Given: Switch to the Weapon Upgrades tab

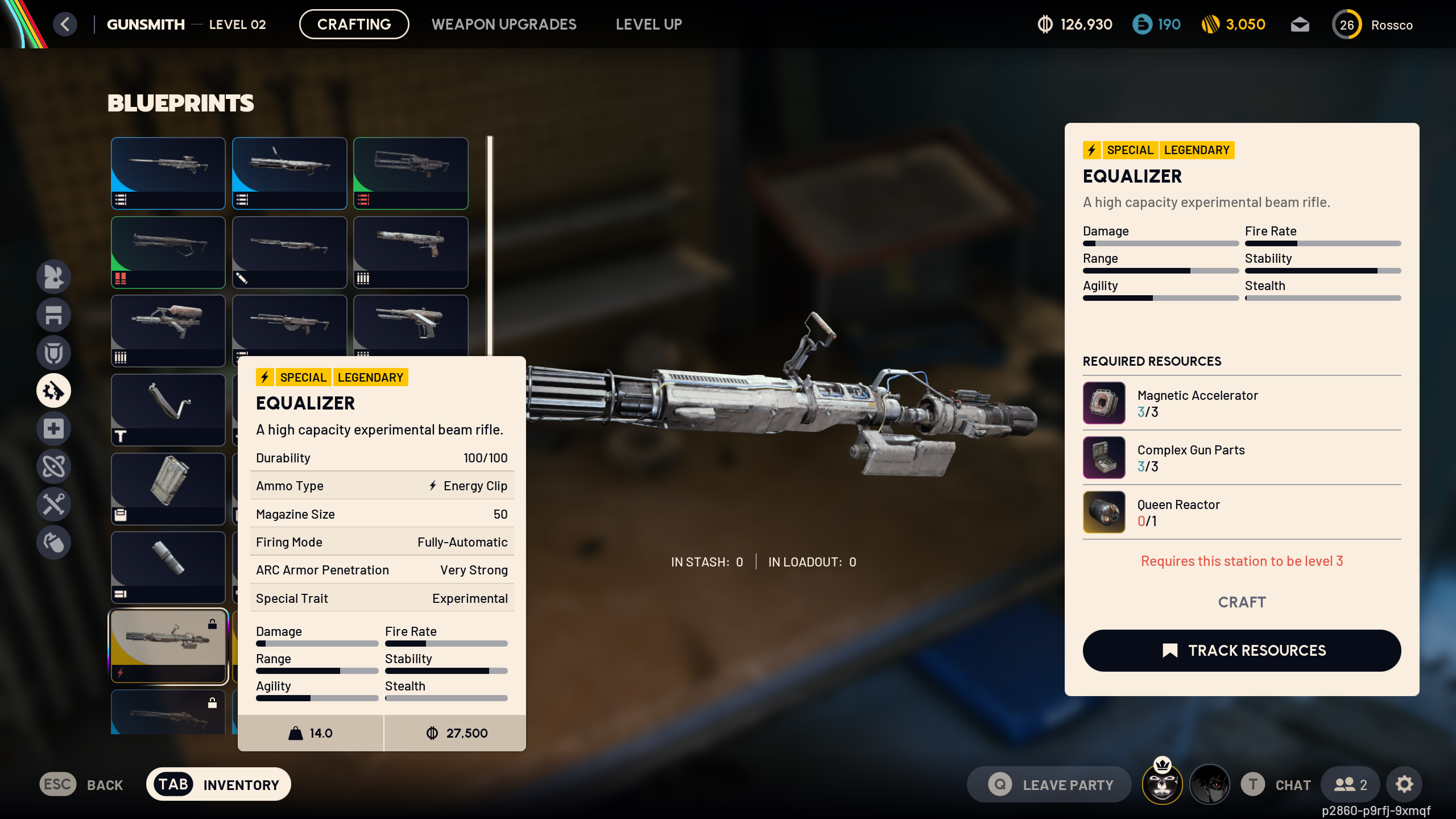Looking at the screenshot, I should click(503, 24).
